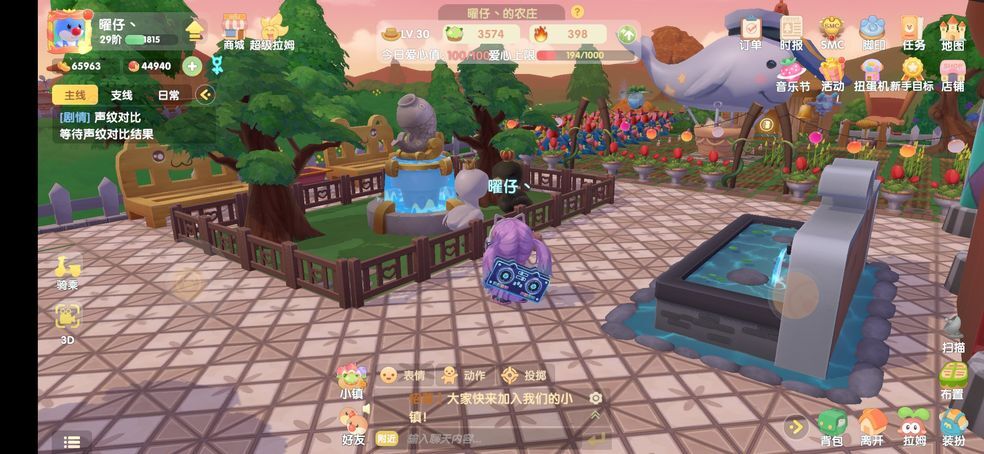Open the 订单 orders panel
The image size is (984, 454).
[x=750, y=30]
